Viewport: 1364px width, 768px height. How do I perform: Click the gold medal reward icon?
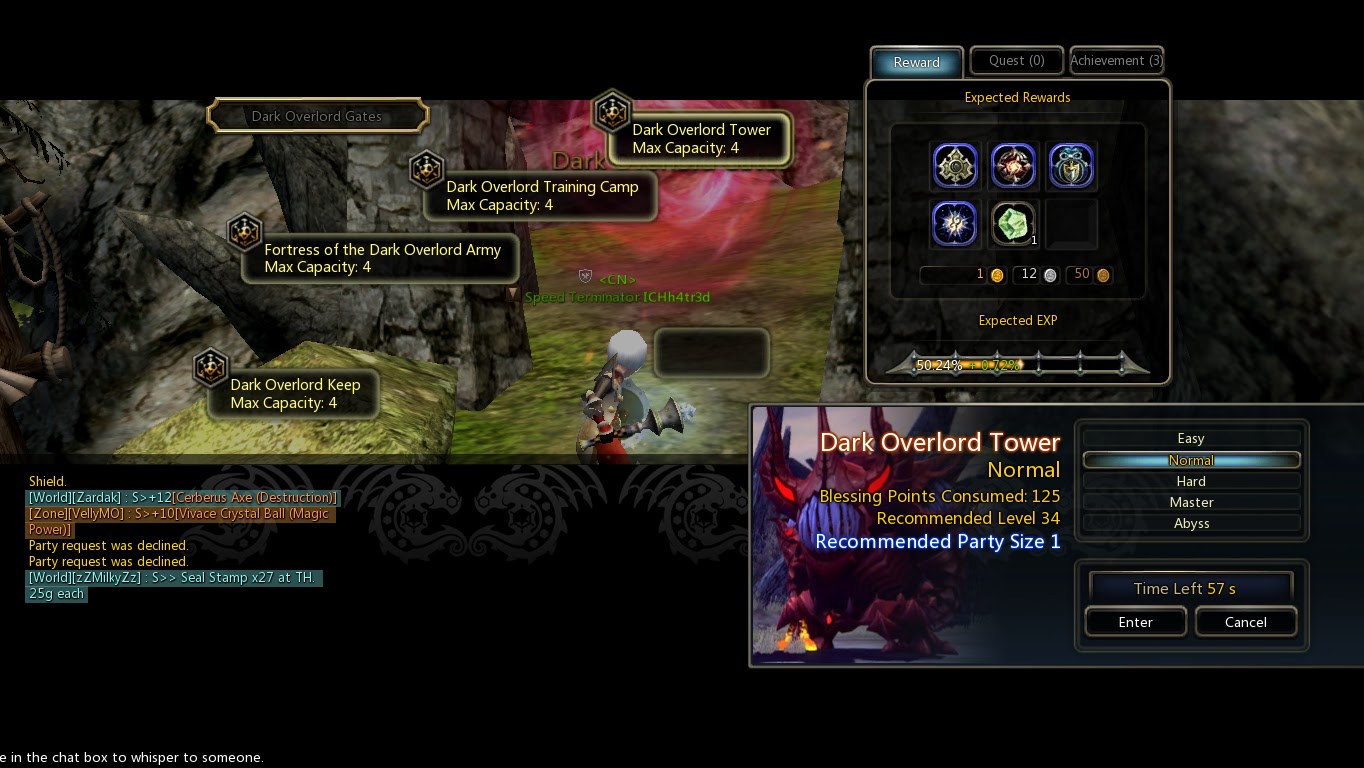(x=955, y=165)
